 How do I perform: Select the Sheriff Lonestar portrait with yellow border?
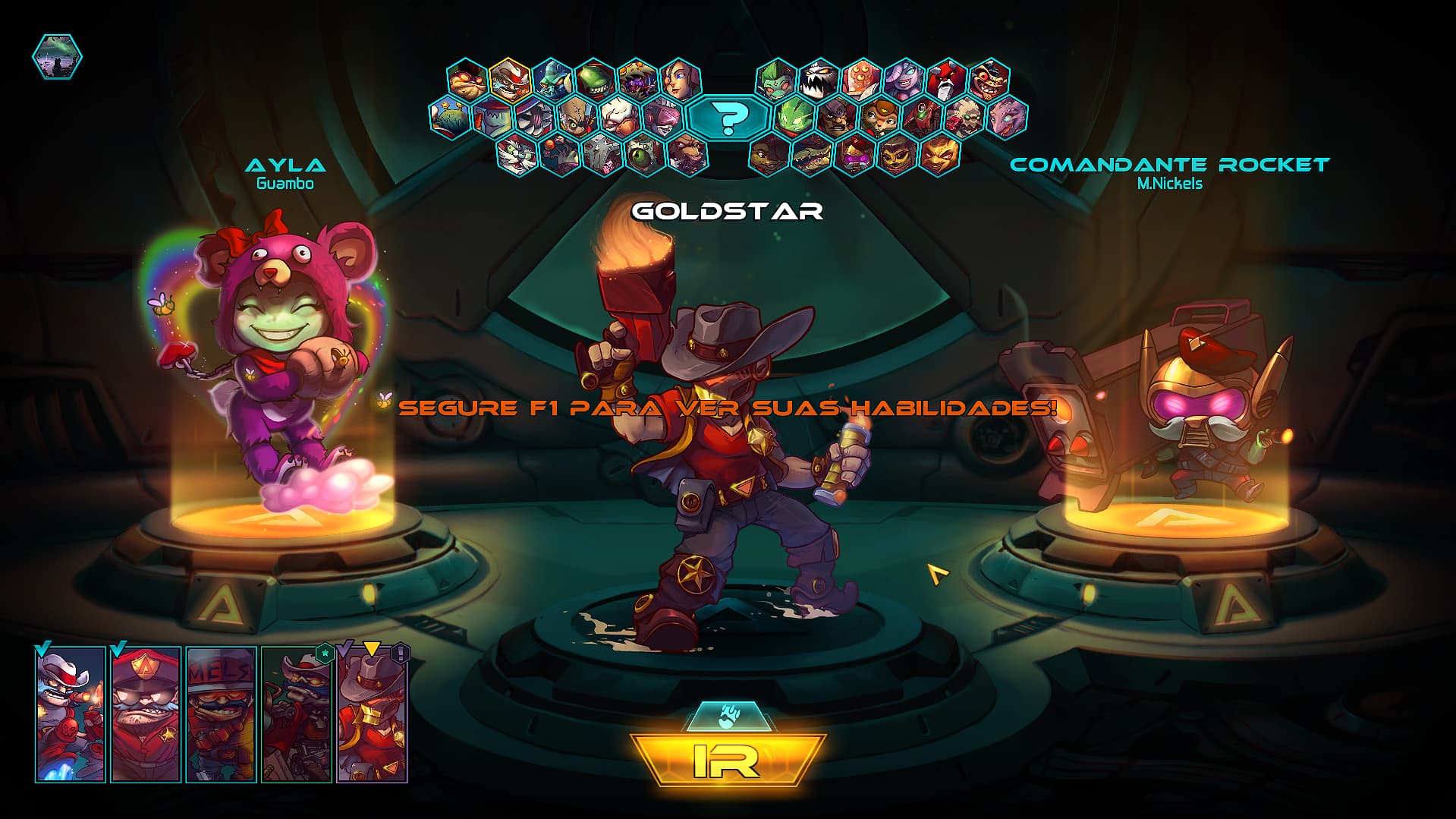[x=509, y=79]
